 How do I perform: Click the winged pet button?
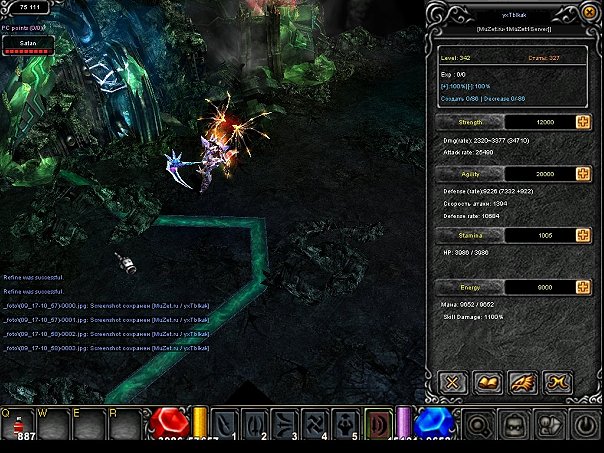coord(520,381)
